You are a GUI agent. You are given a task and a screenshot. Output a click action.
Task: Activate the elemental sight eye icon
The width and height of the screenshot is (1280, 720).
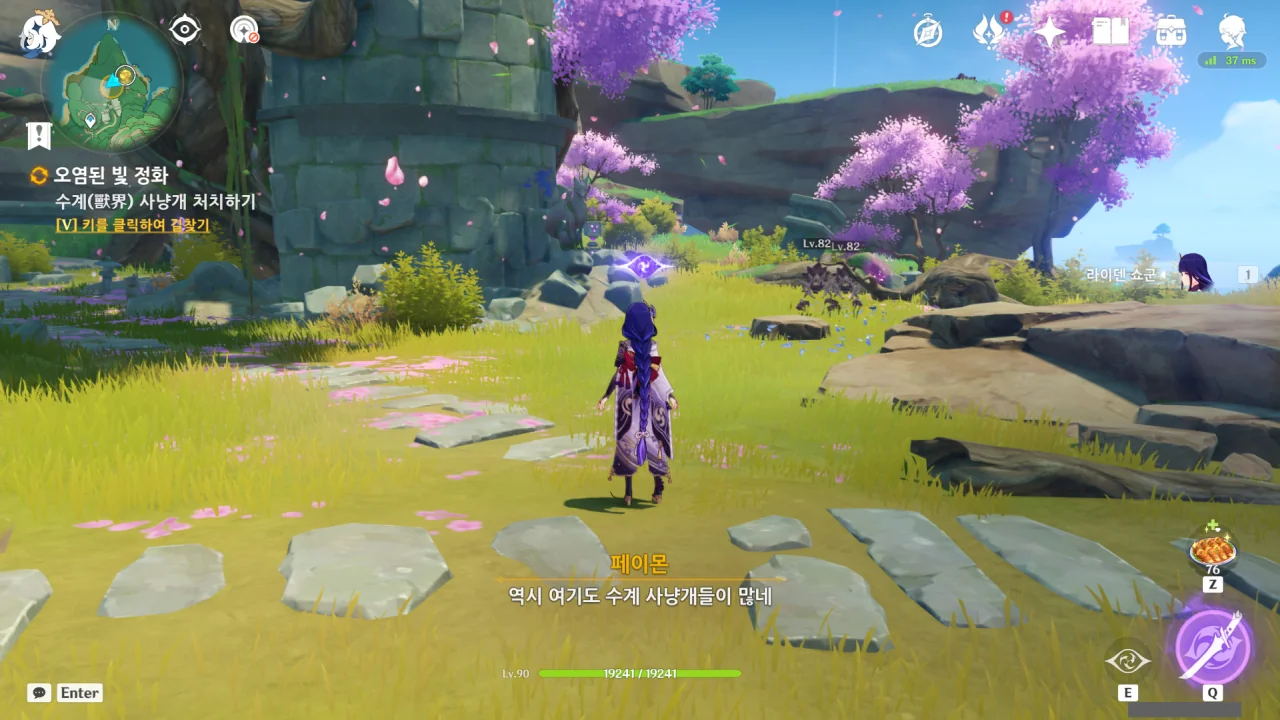point(185,30)
